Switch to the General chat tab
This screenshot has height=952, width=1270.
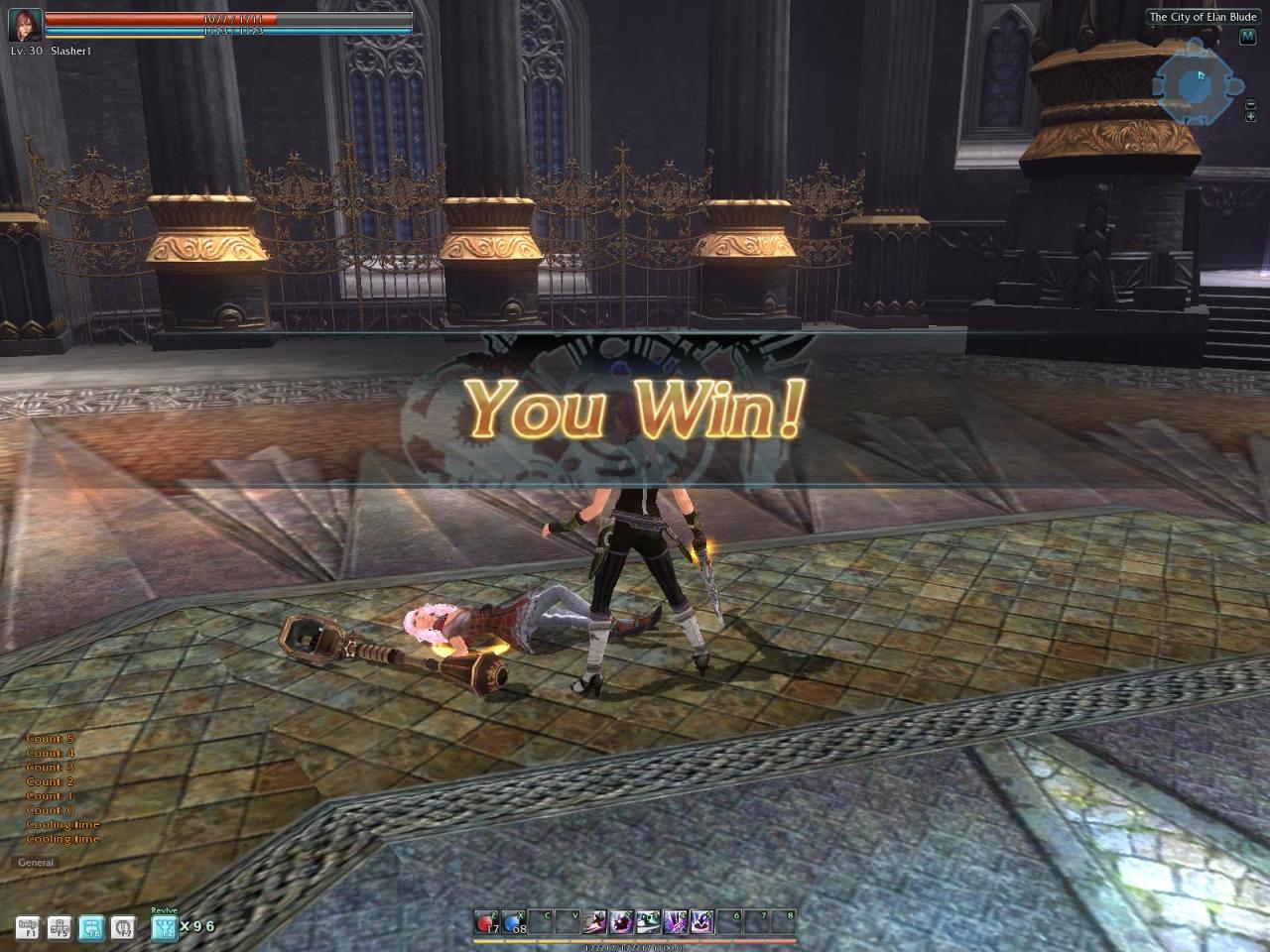click(x=36, y=863)
